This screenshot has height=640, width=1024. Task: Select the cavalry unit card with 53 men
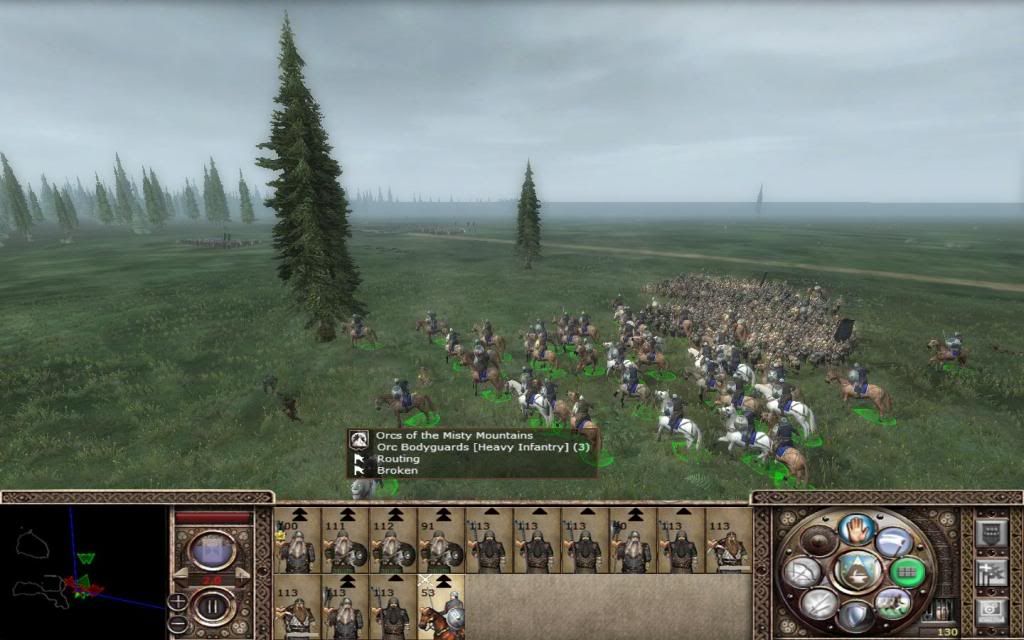point(441,607)
